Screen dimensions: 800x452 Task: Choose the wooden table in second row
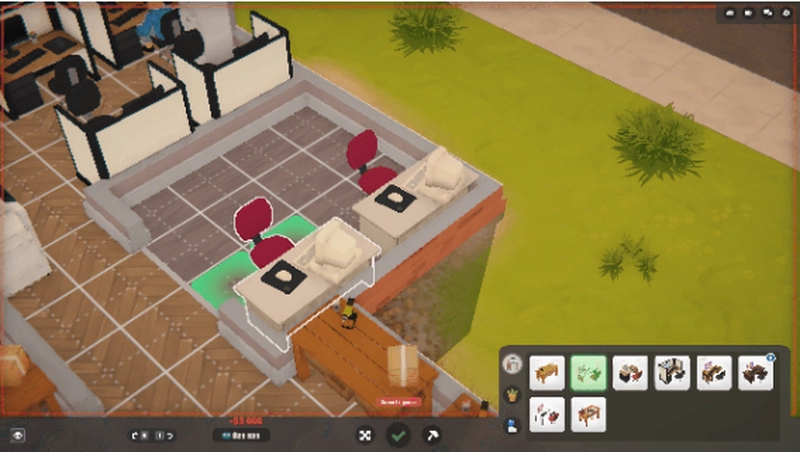588,413
